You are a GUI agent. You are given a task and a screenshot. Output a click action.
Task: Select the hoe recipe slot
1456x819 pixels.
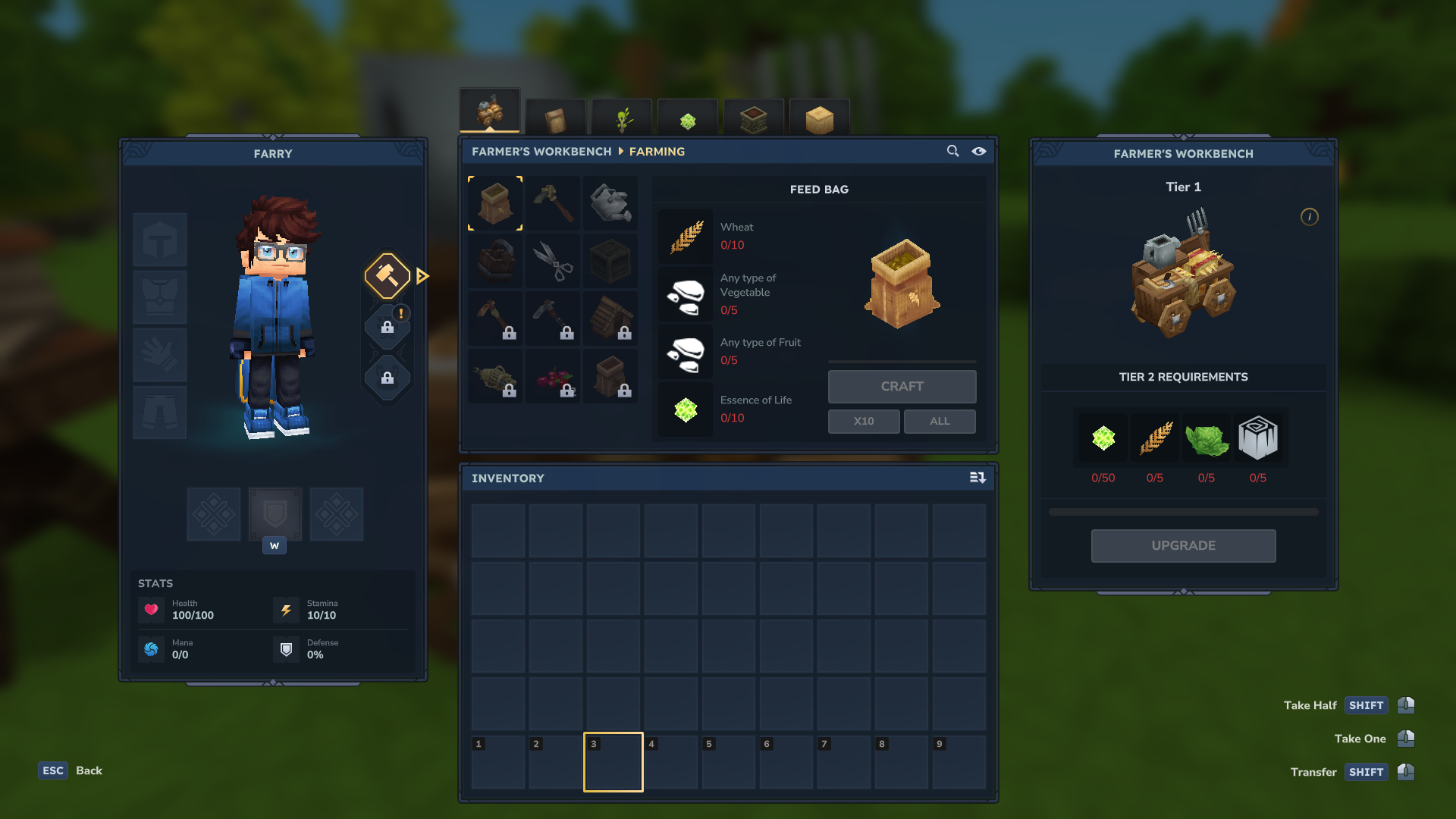[x=553, y=203]
